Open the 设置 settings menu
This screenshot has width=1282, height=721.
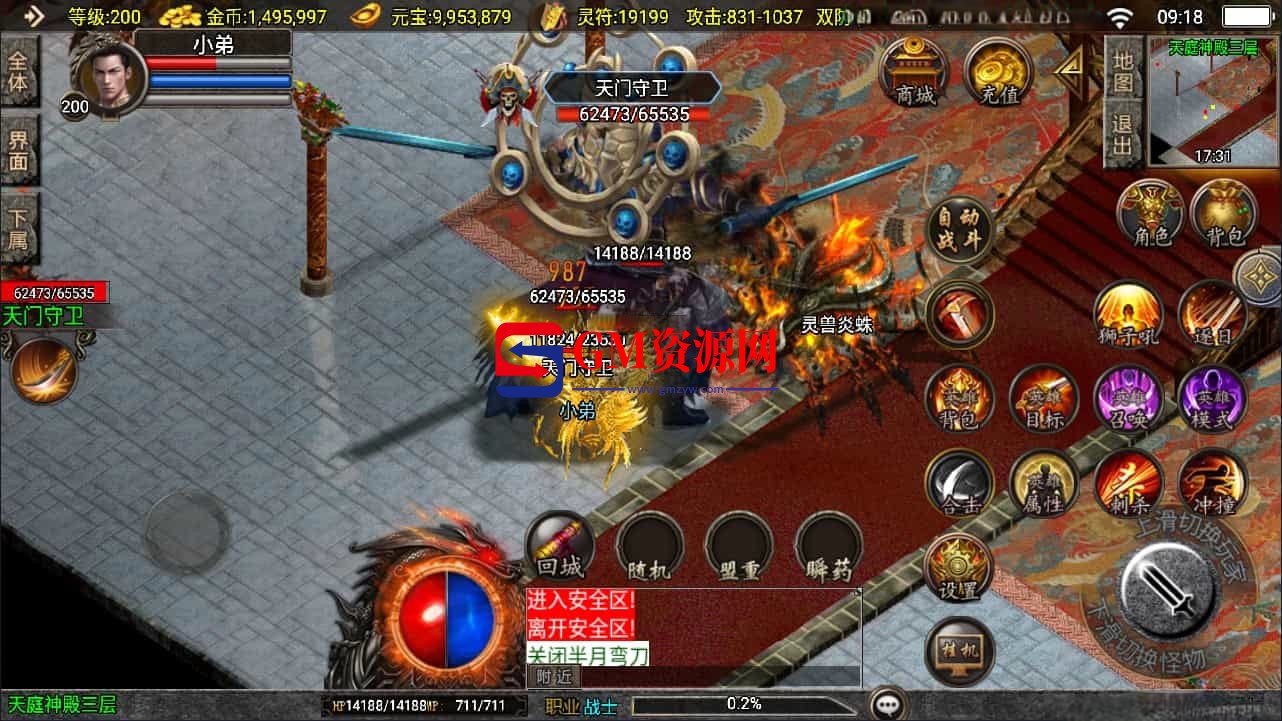(x=959, y=568)
